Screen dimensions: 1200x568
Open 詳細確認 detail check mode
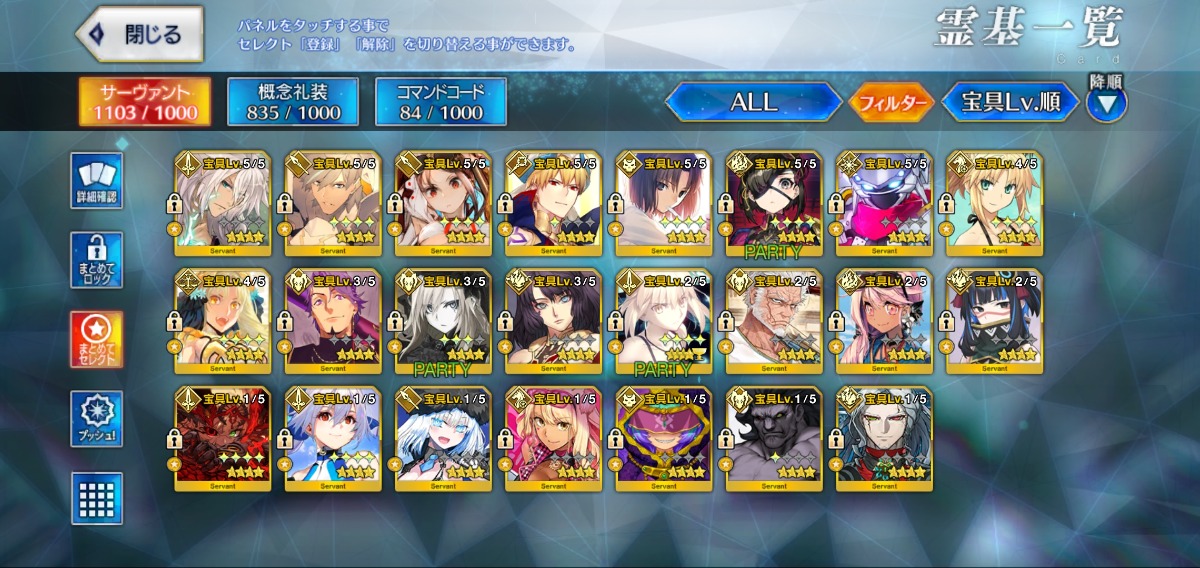97,180
